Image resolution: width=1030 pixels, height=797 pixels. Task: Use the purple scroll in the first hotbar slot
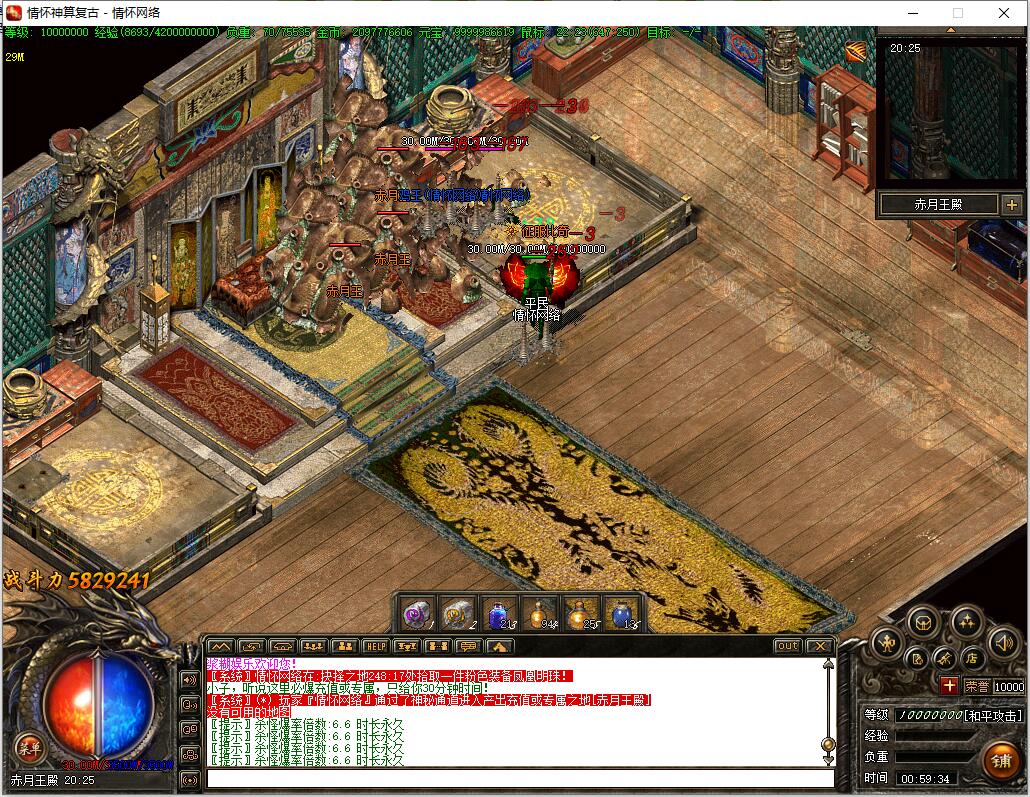(x=418, y=613)
